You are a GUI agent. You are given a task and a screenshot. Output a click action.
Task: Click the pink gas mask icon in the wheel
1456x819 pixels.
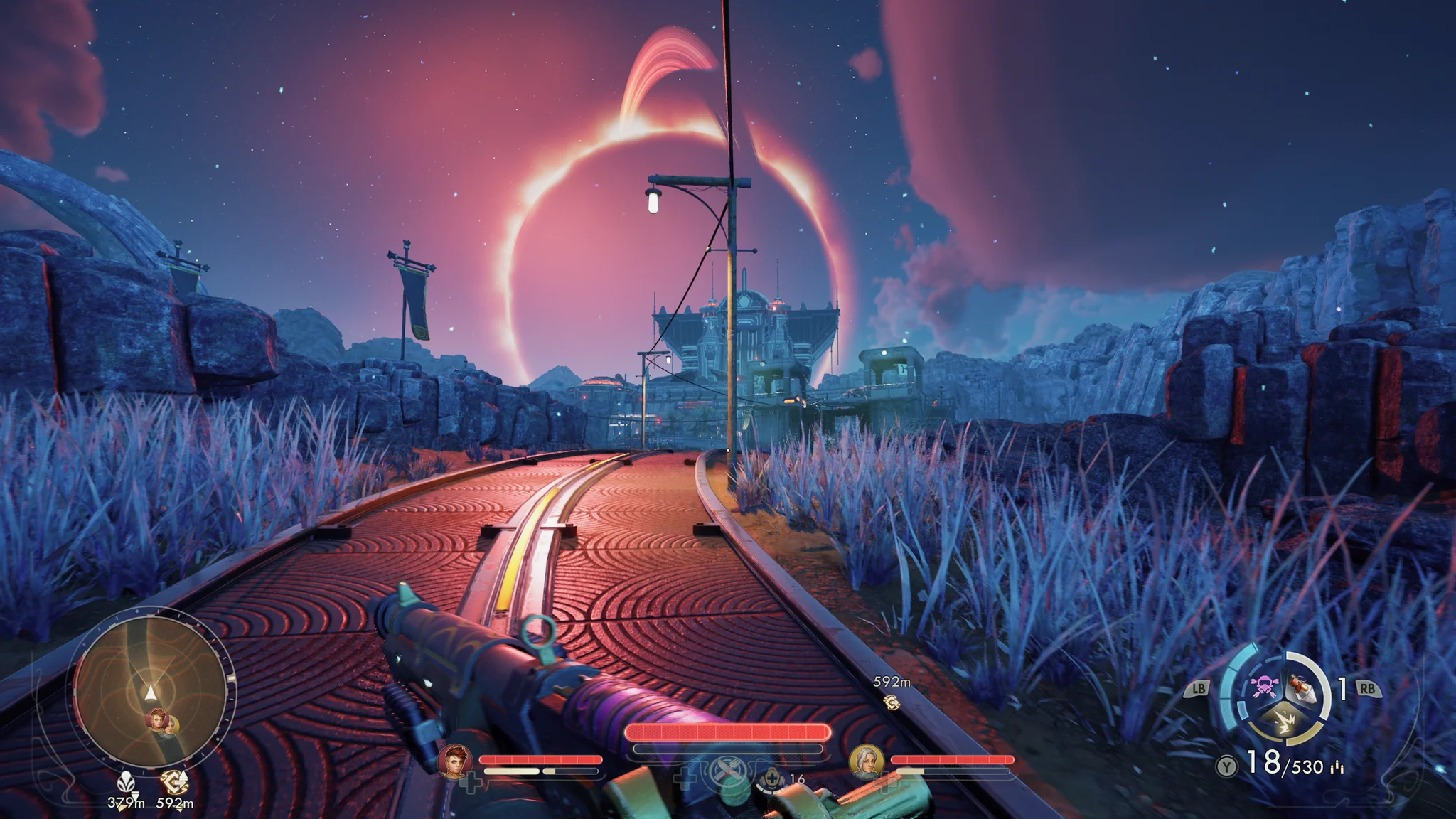point(1265,687)
